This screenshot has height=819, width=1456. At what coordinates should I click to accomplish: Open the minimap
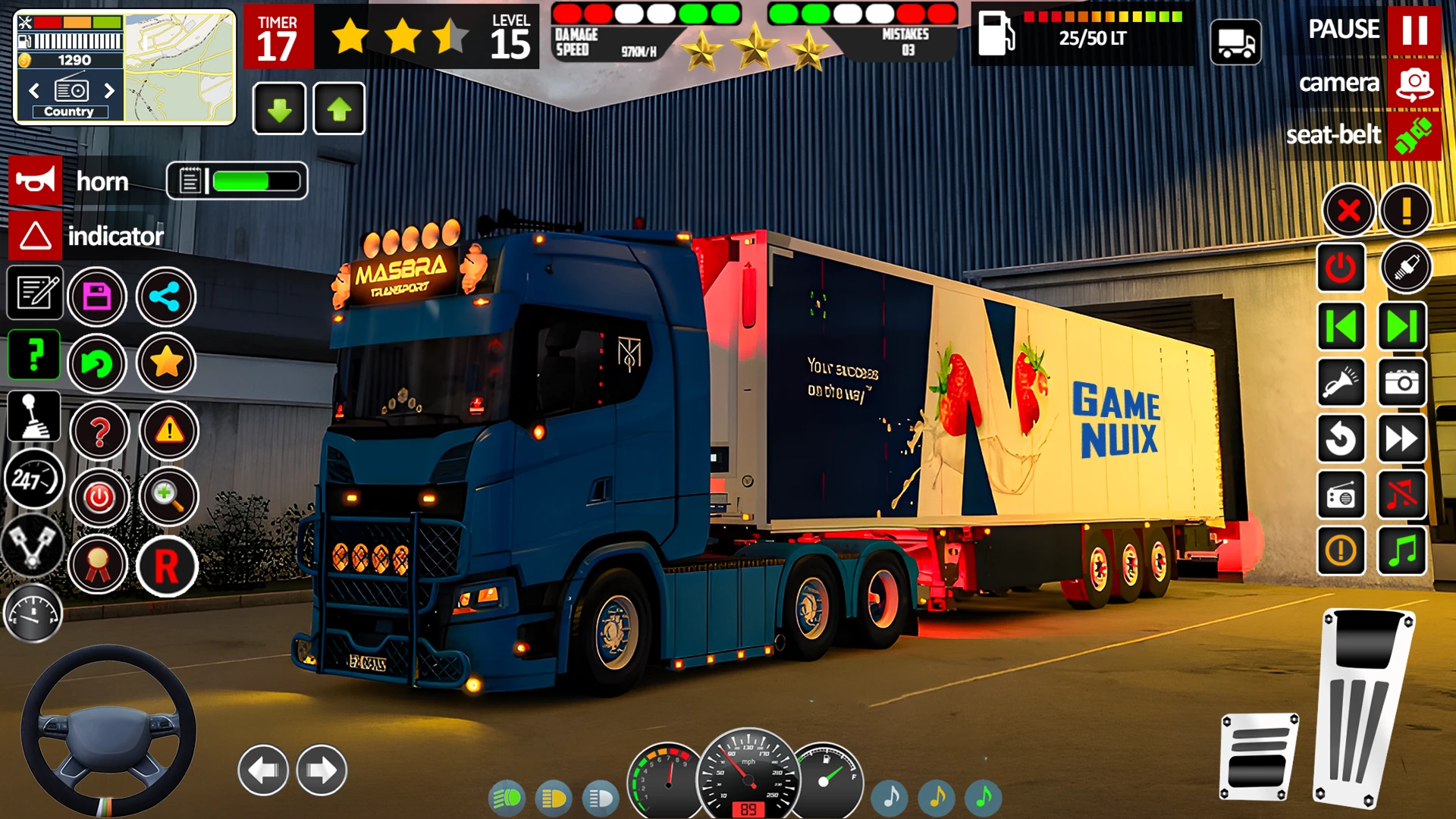(x=180, y=68)
